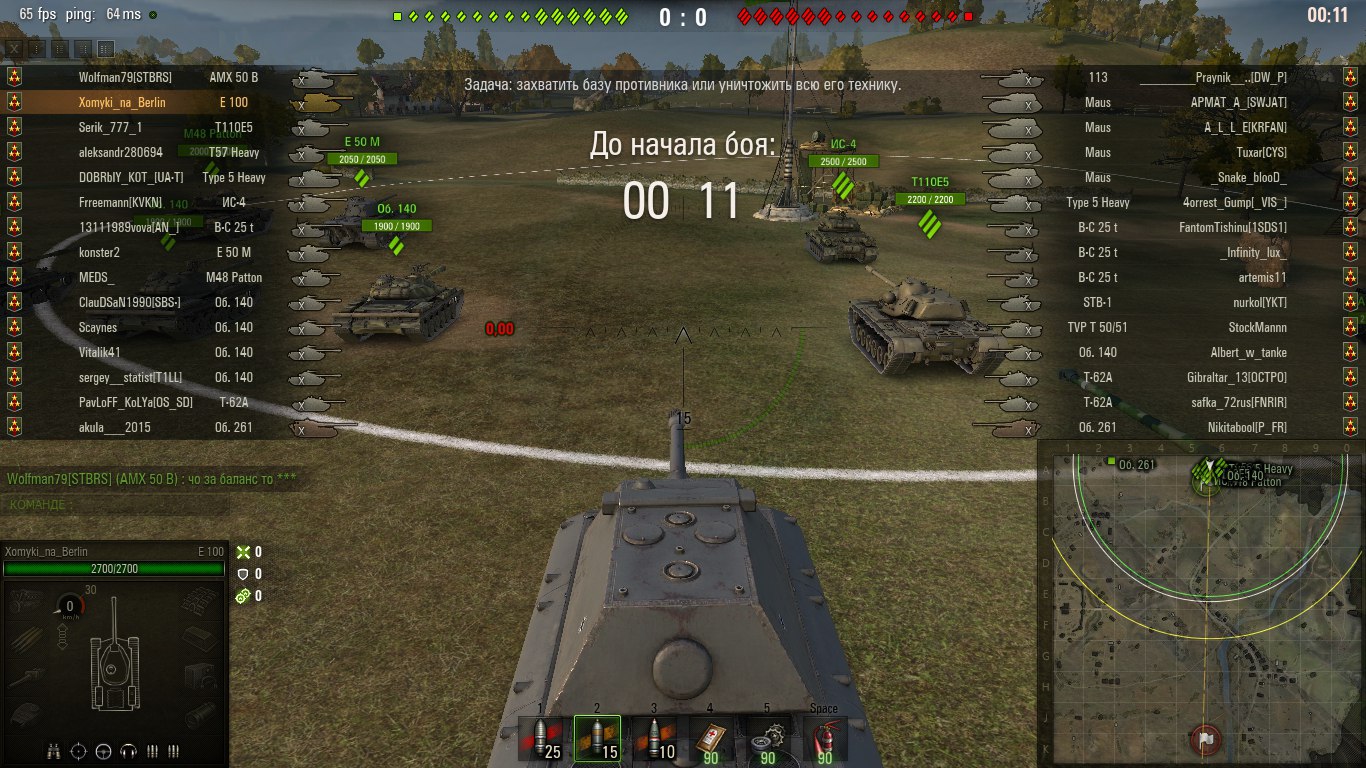Select the highlighted shell slot with 15 rounds
This screenshot has width=1366, height=768.
[x=597, y=739]
